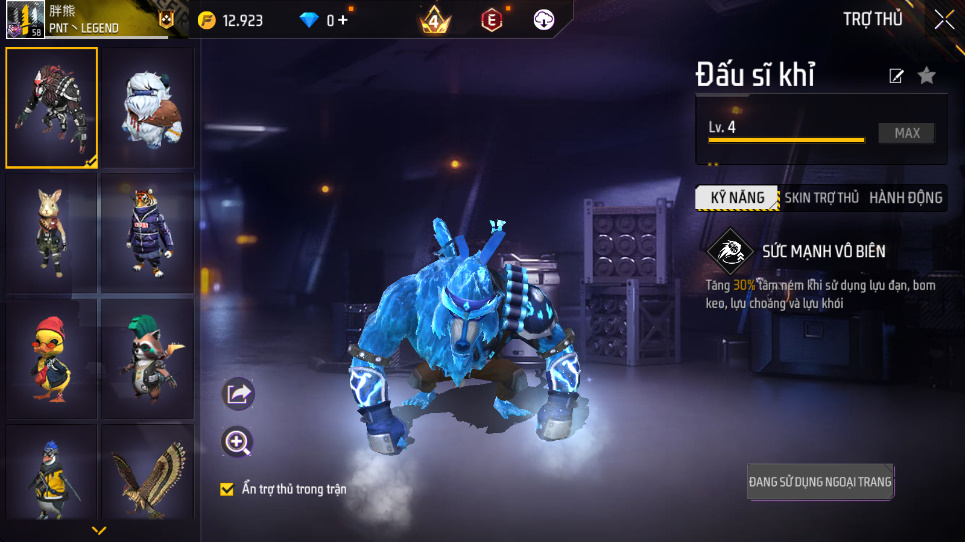Switch to the Kỹ Năng tab
965x542 pixels.
point(738,198)
